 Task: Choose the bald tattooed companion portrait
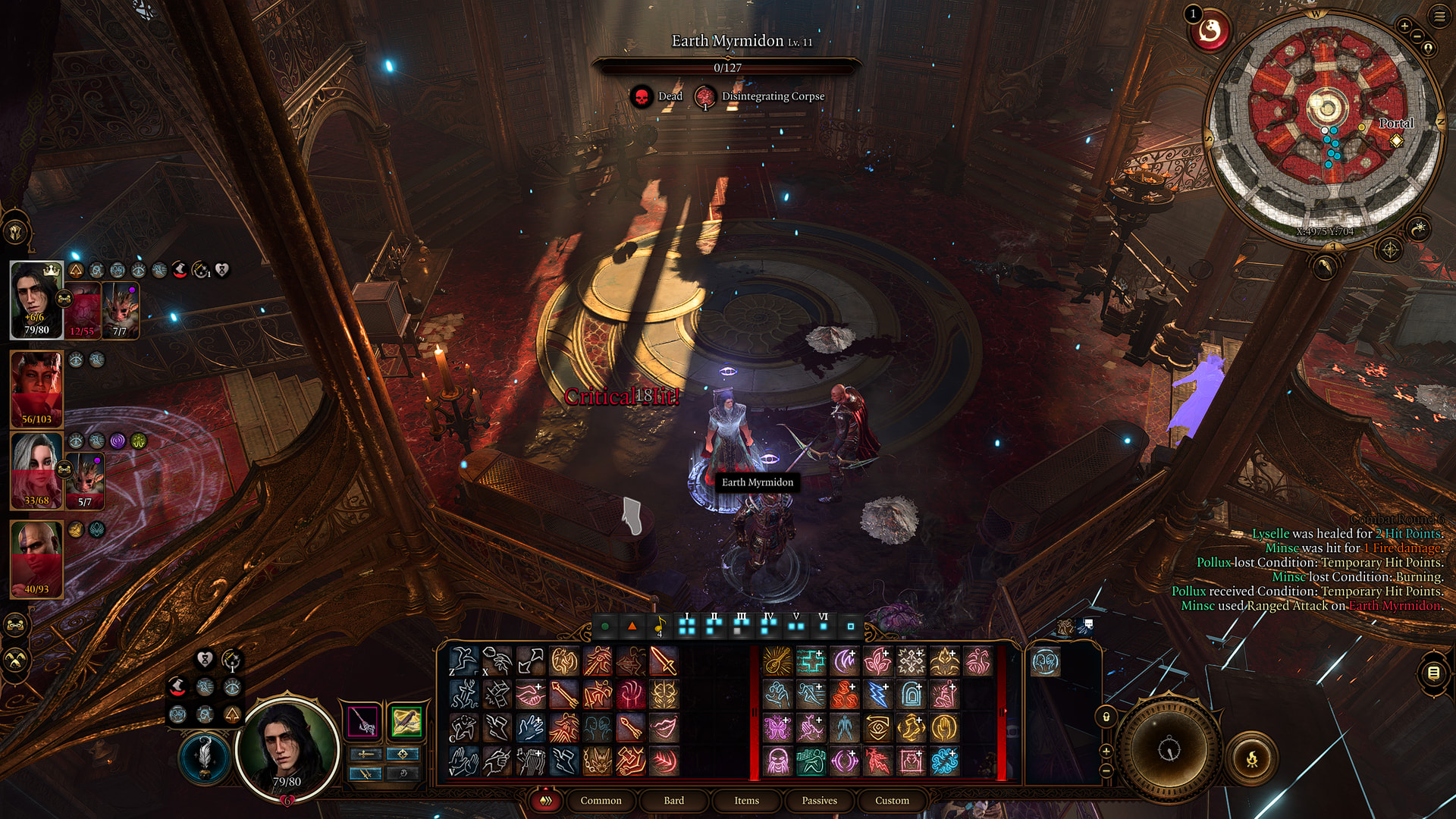tap(36, 559)
